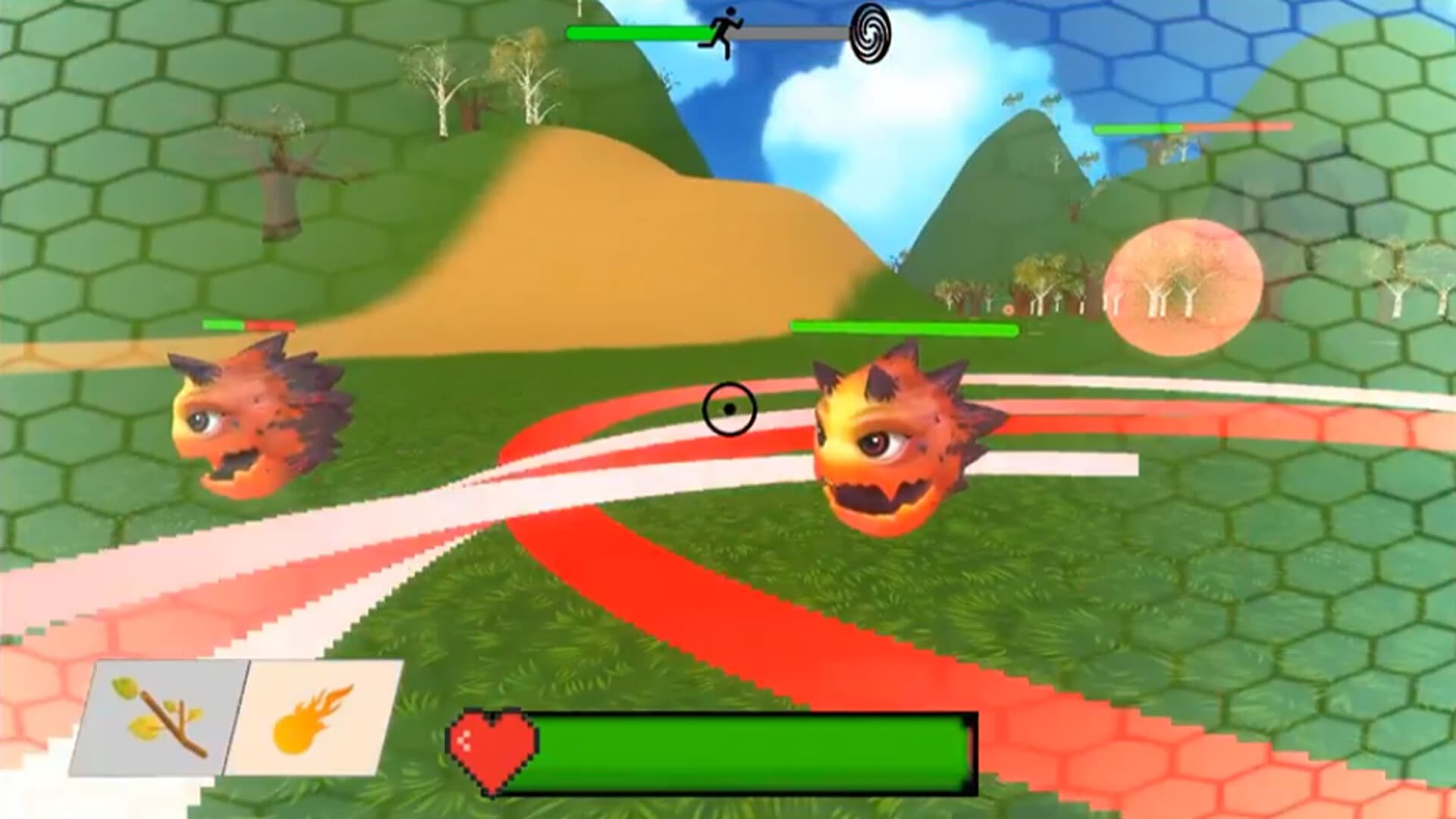Click the red curved trail on the grass
The width and height of the screenshot is (1456, 819).
point(720,629)
